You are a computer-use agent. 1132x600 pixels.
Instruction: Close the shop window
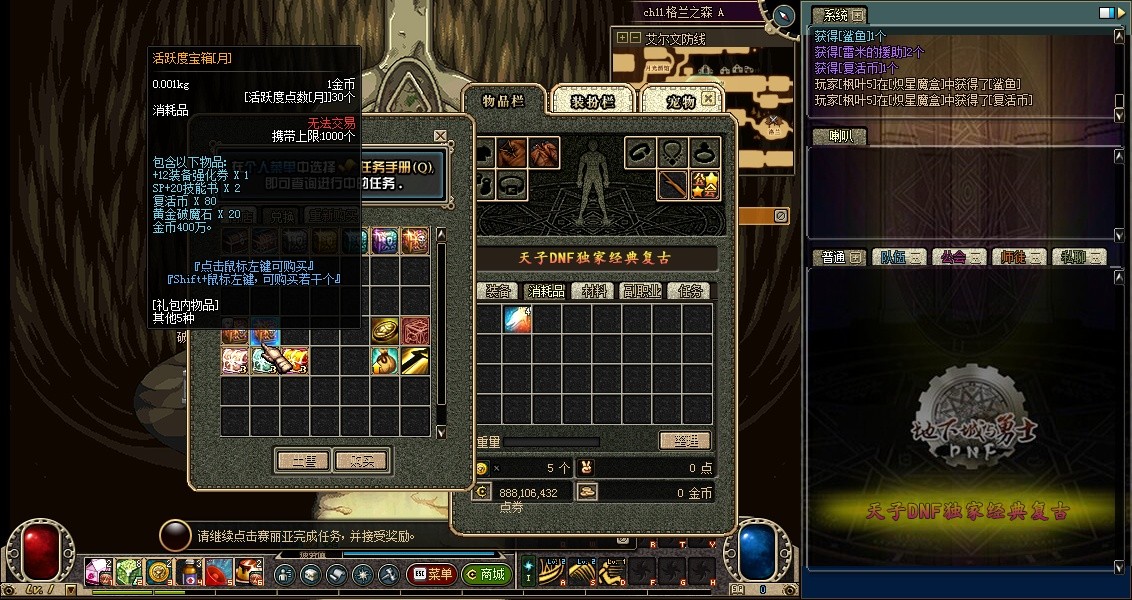(440, 135)
